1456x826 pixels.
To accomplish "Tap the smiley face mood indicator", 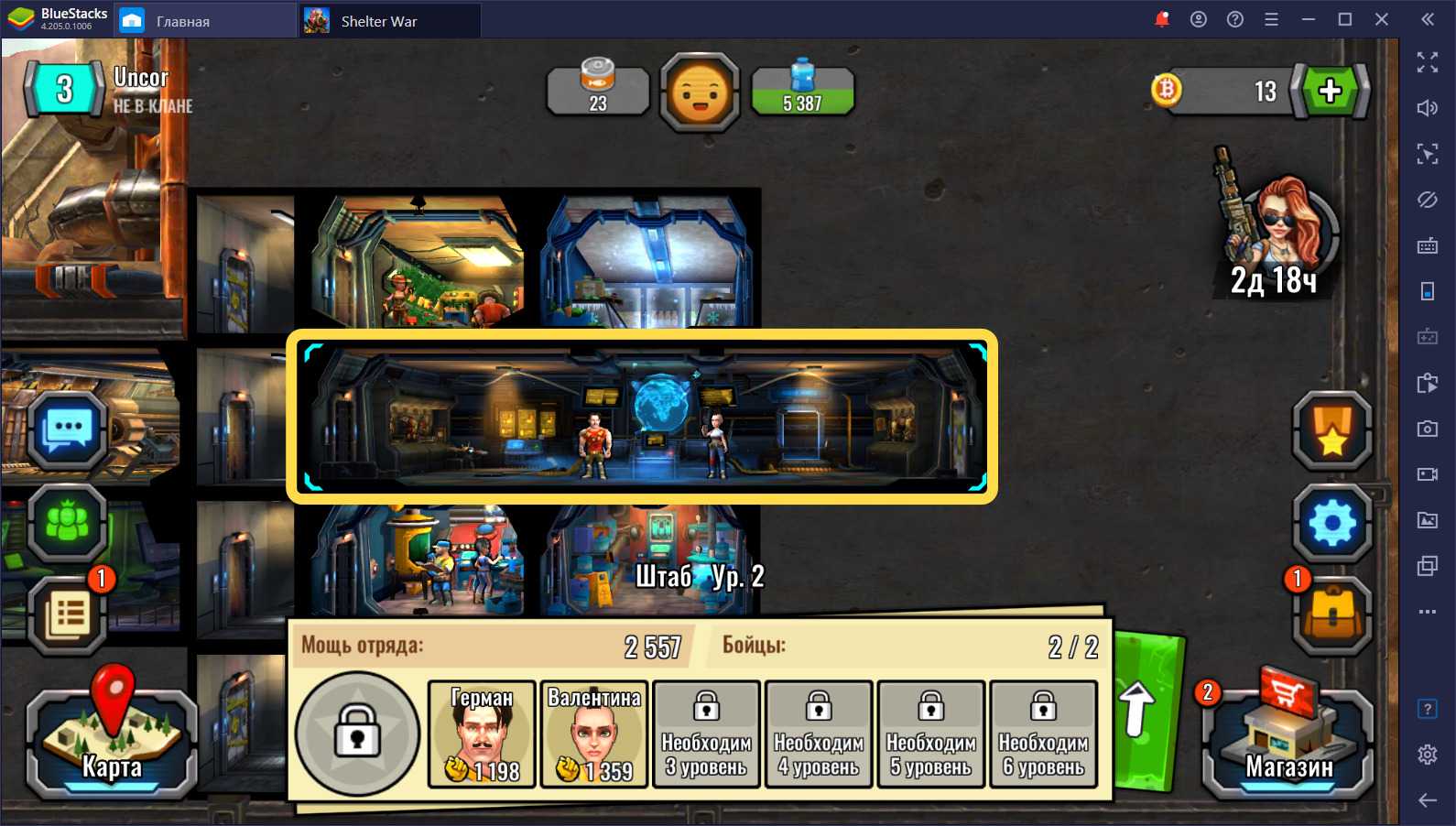I will click(x=700, y=92).
